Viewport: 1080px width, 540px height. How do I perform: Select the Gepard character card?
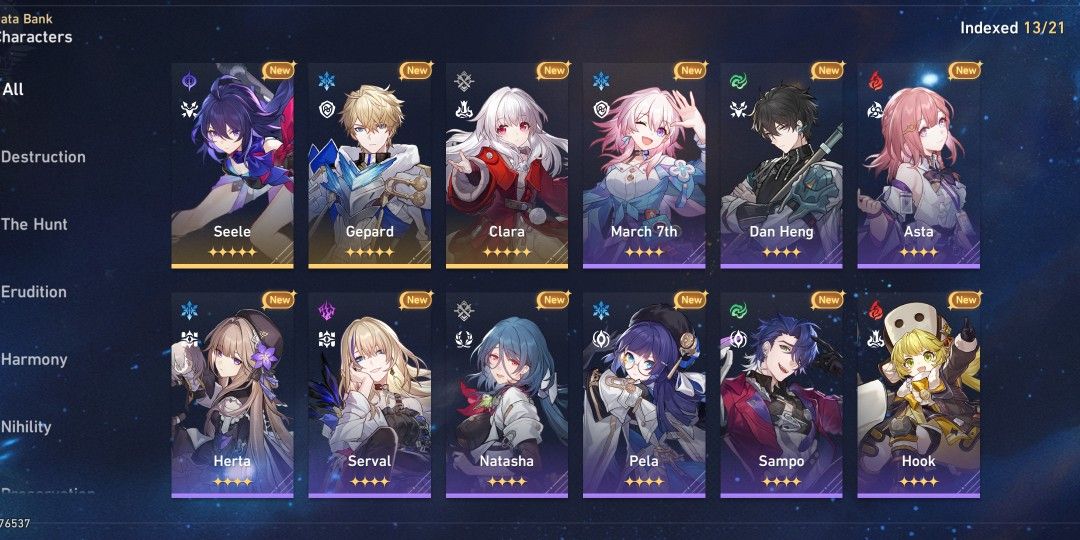click(369, 165)
